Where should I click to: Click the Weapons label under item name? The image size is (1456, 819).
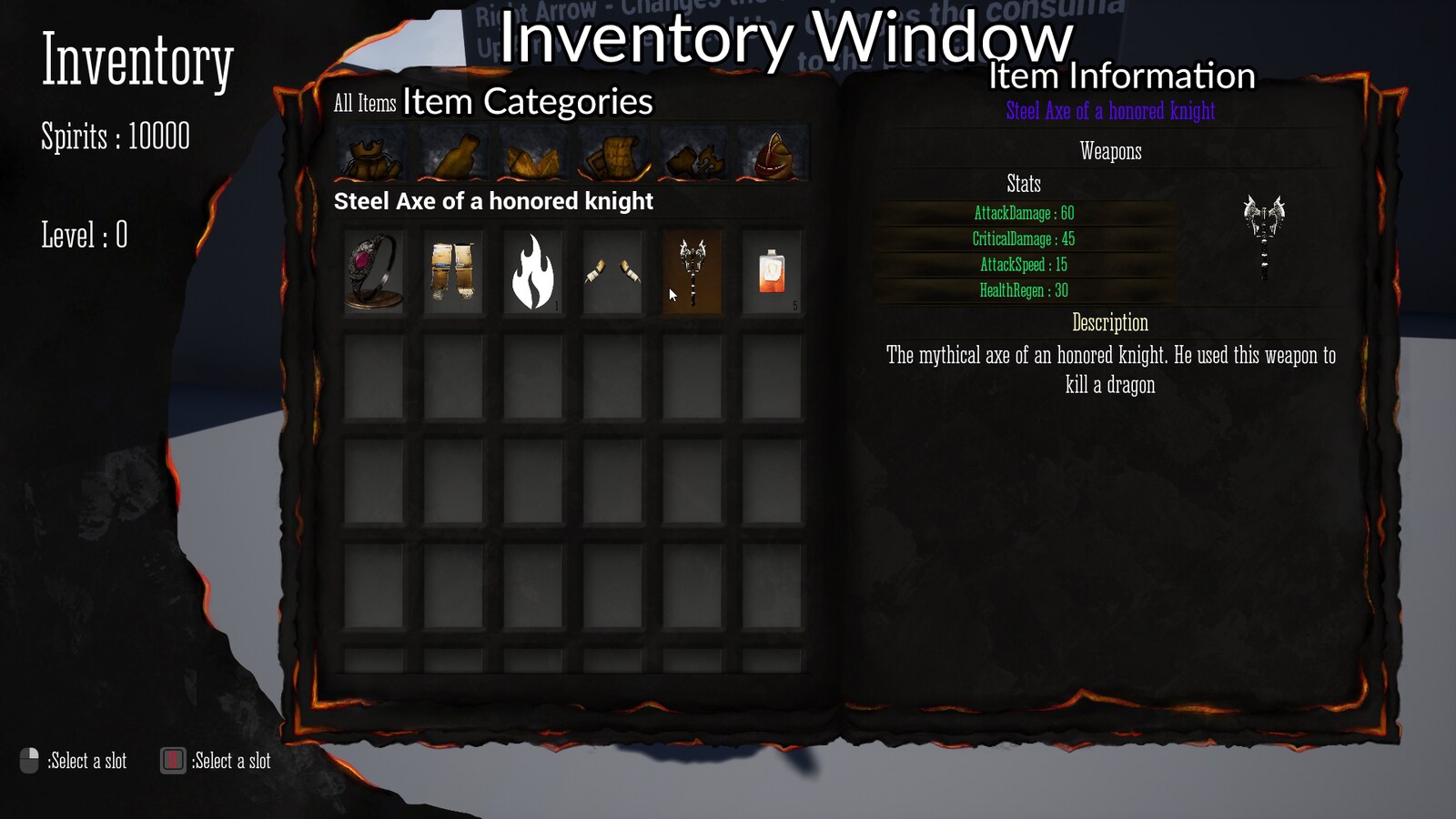[x=1111, y=152]
